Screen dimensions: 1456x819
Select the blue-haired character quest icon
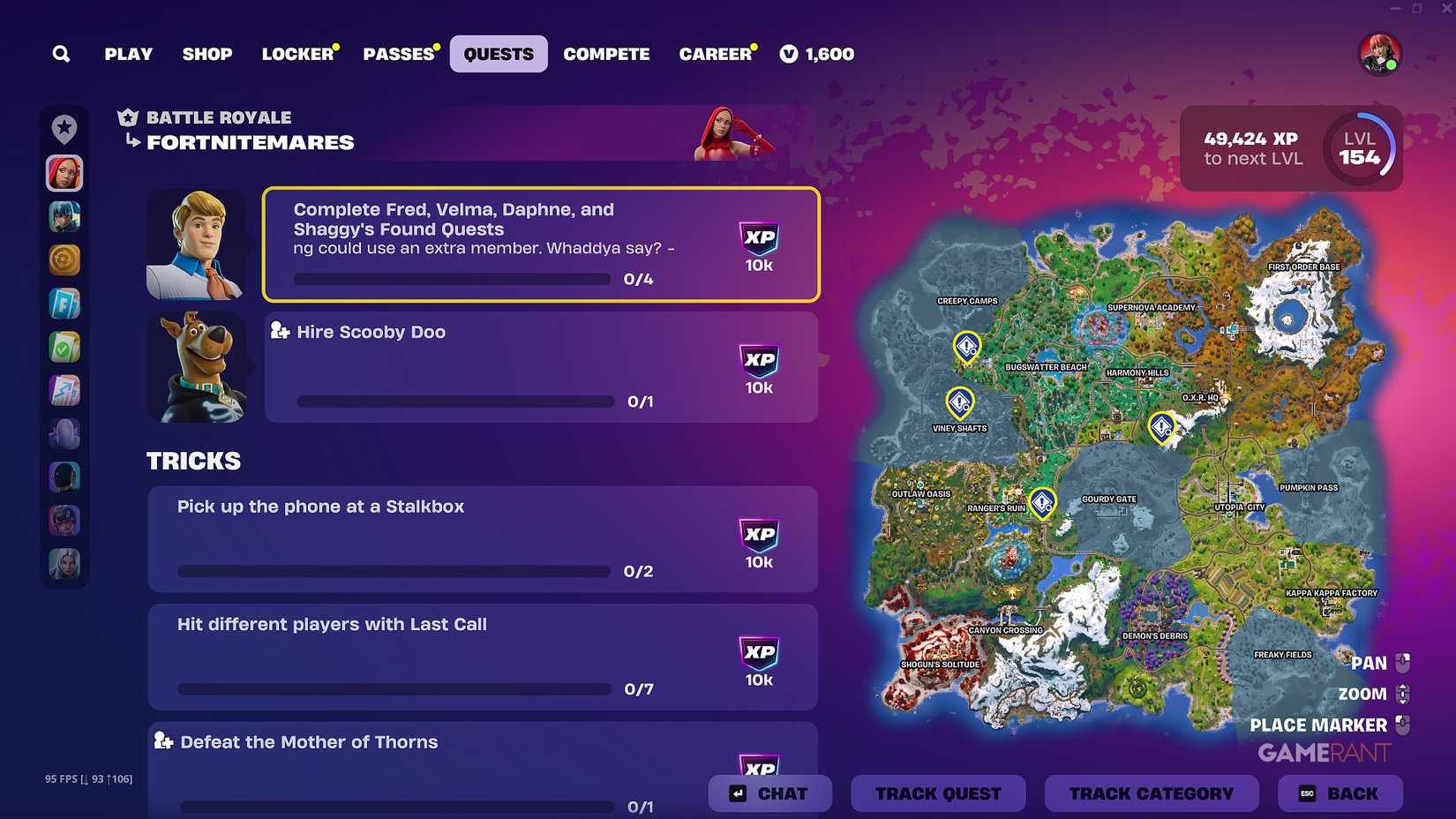click(64, 216)
